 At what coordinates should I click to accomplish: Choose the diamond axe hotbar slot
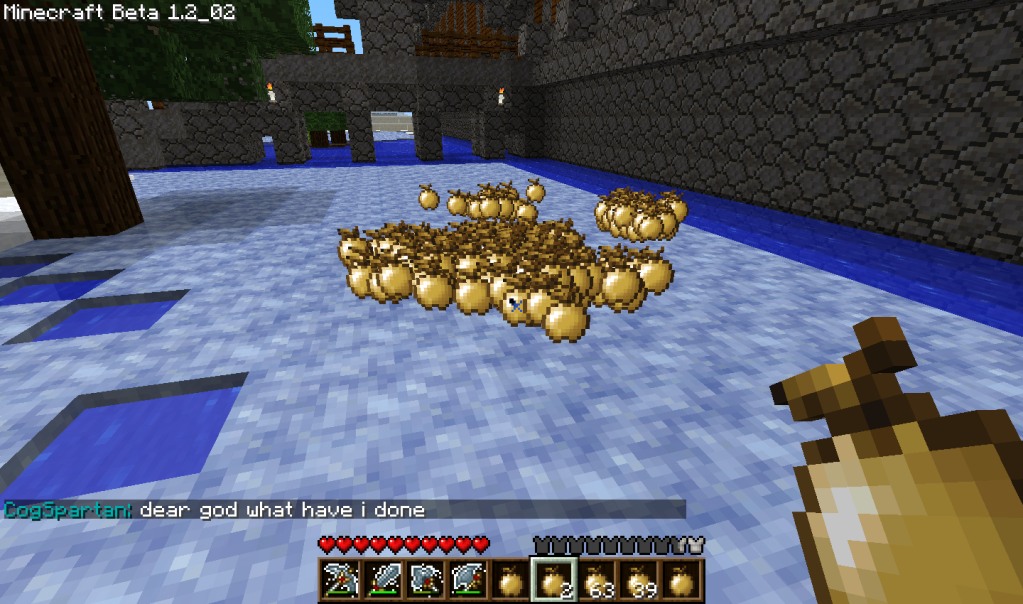[467, 580]
